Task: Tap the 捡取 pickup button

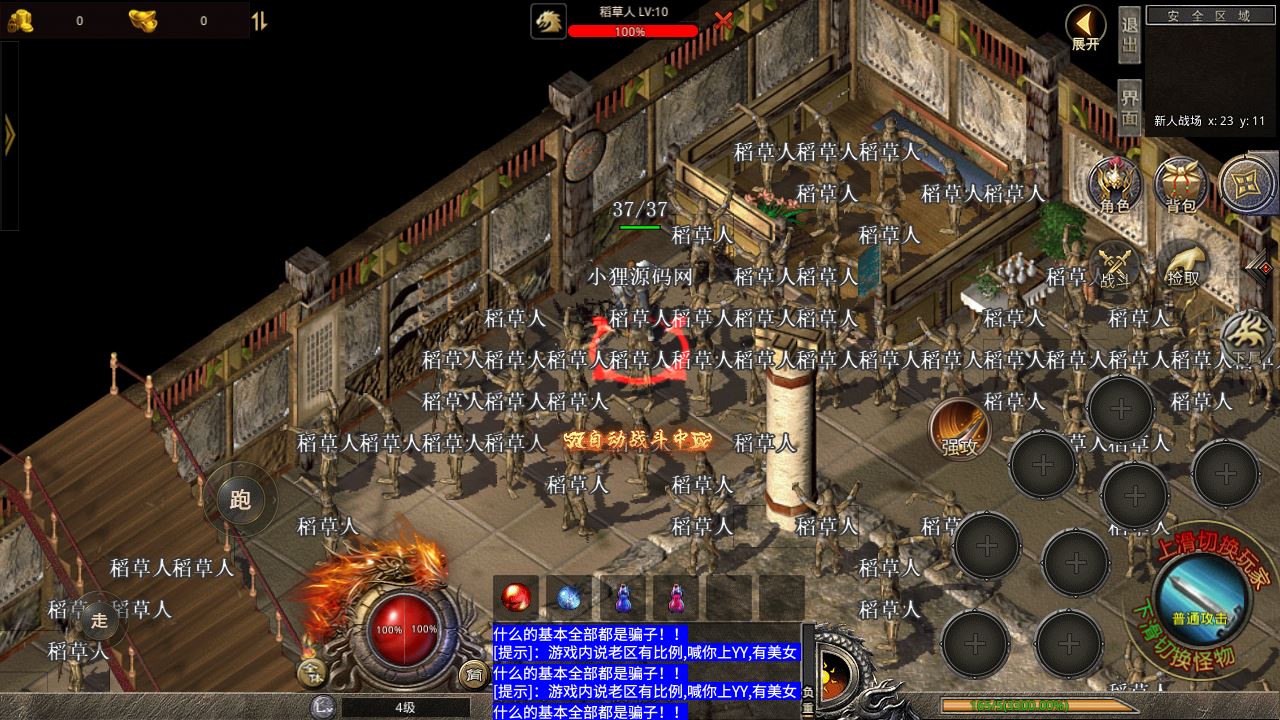Action: (x=1182, y=265)
